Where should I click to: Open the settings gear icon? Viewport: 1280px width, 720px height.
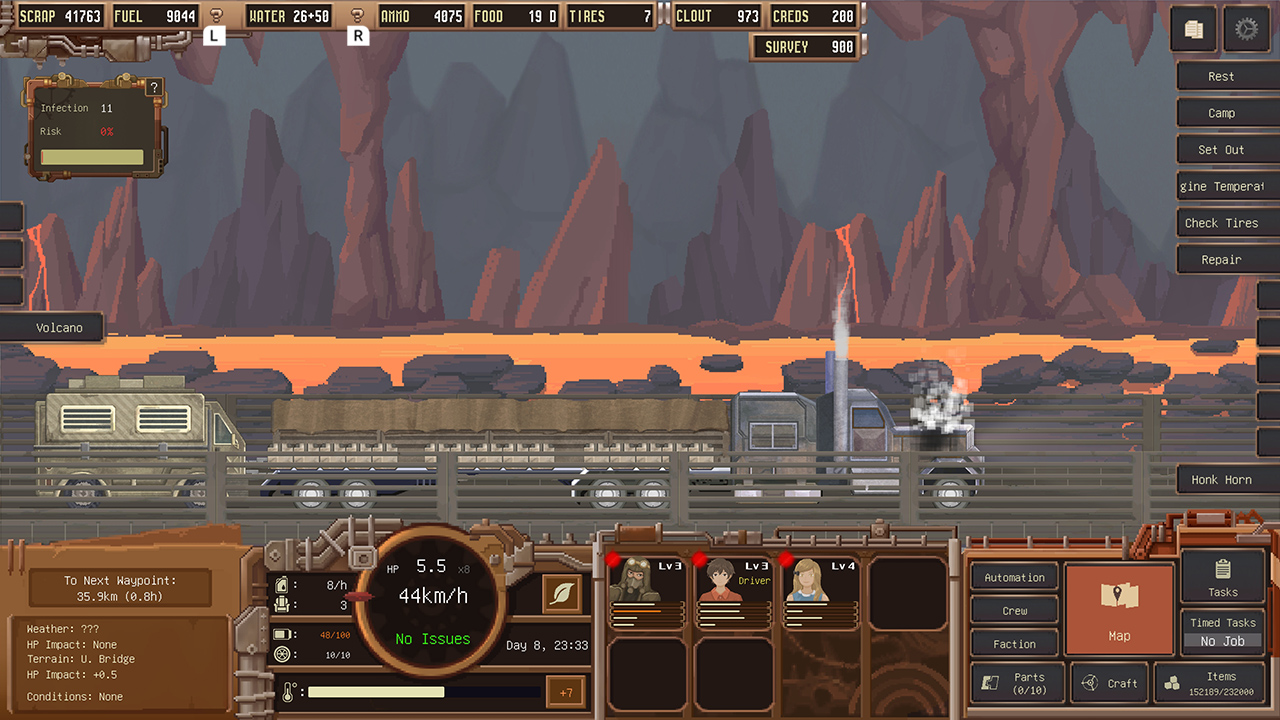(1247, 28)
